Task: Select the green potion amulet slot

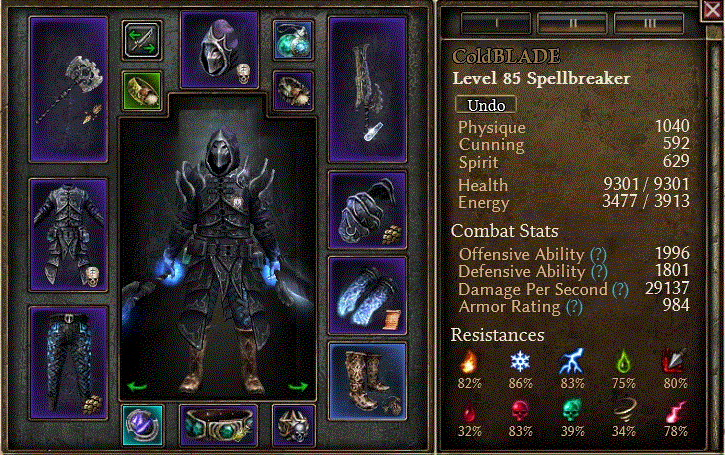Action: pyautogui.click(x=293, y=39)
